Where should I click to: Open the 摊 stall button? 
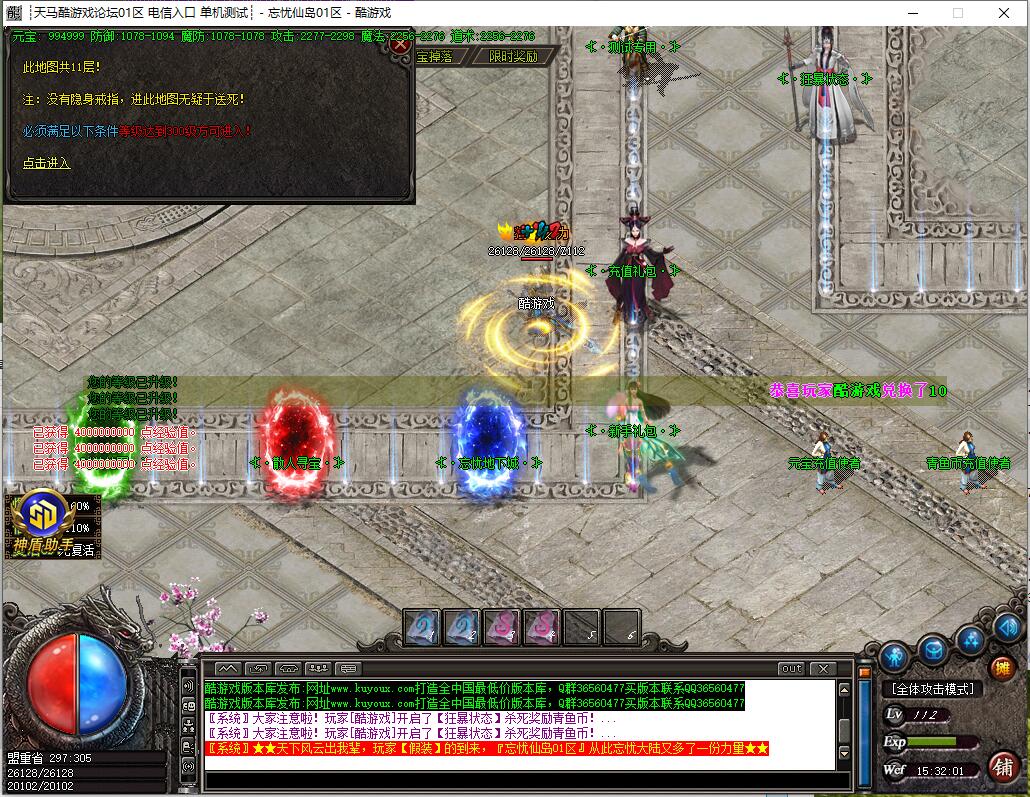point(1001,667)
